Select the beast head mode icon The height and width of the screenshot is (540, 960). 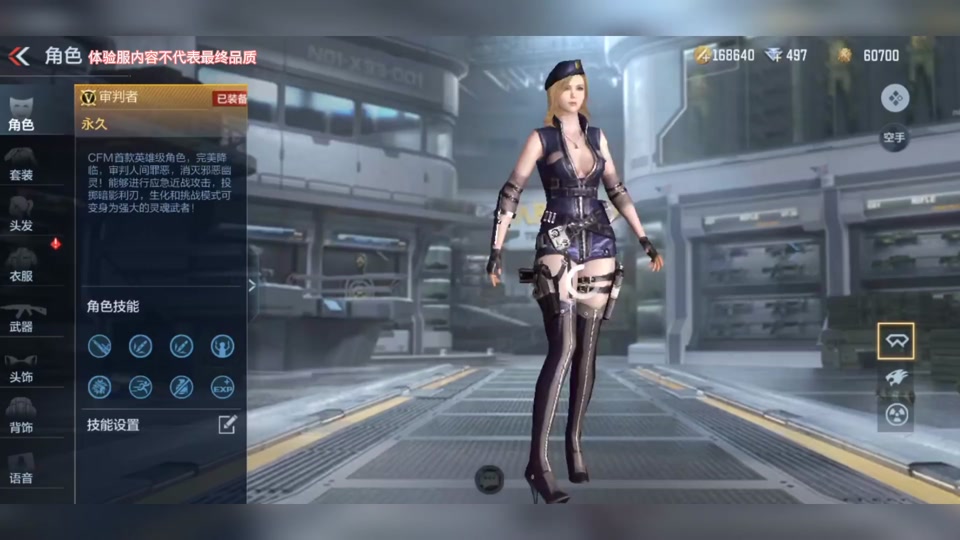click(x=895, y=378)
